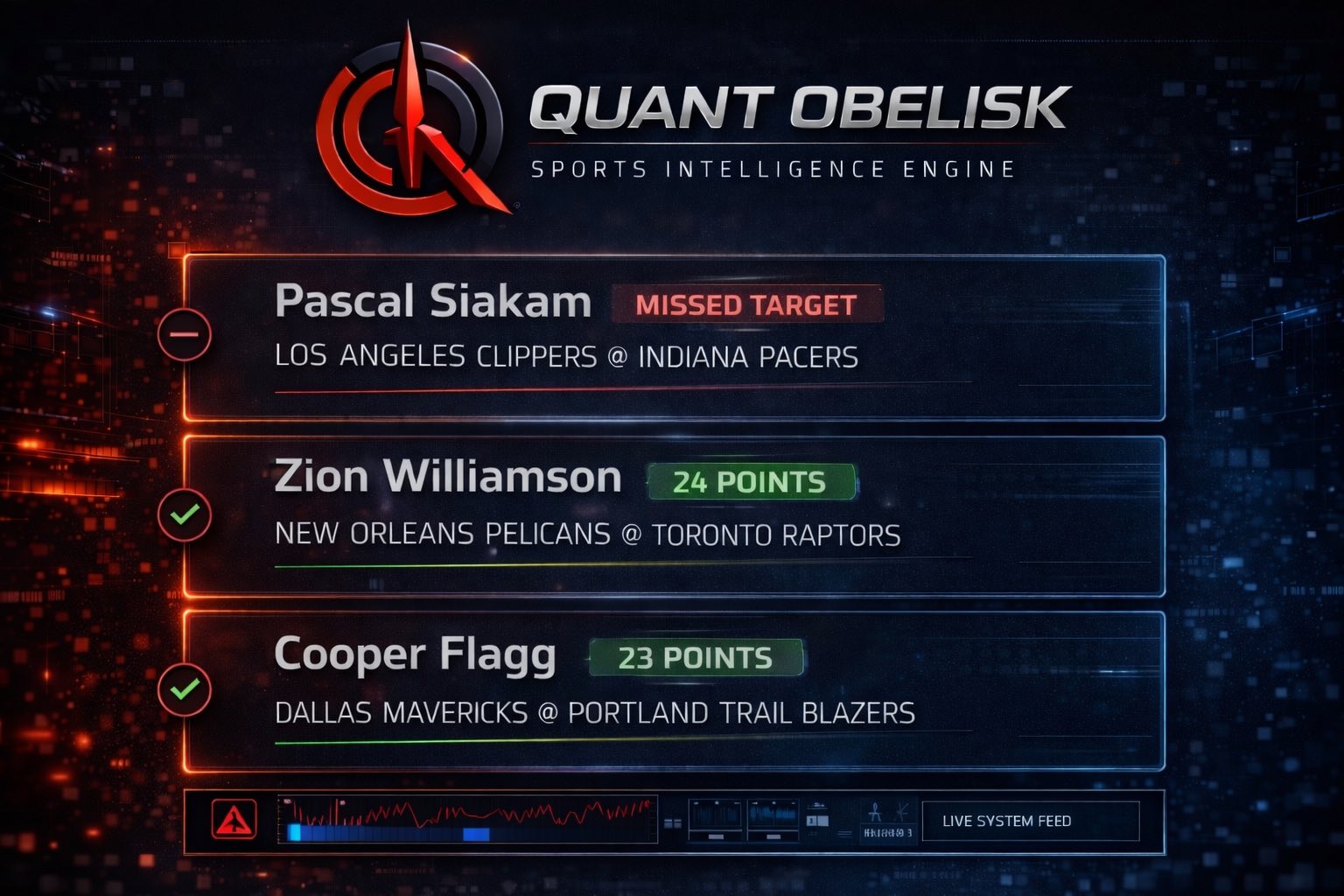Screen dimensions: 1344x896
Task: Click the red triangle alert icon
Action: point(234,820)
